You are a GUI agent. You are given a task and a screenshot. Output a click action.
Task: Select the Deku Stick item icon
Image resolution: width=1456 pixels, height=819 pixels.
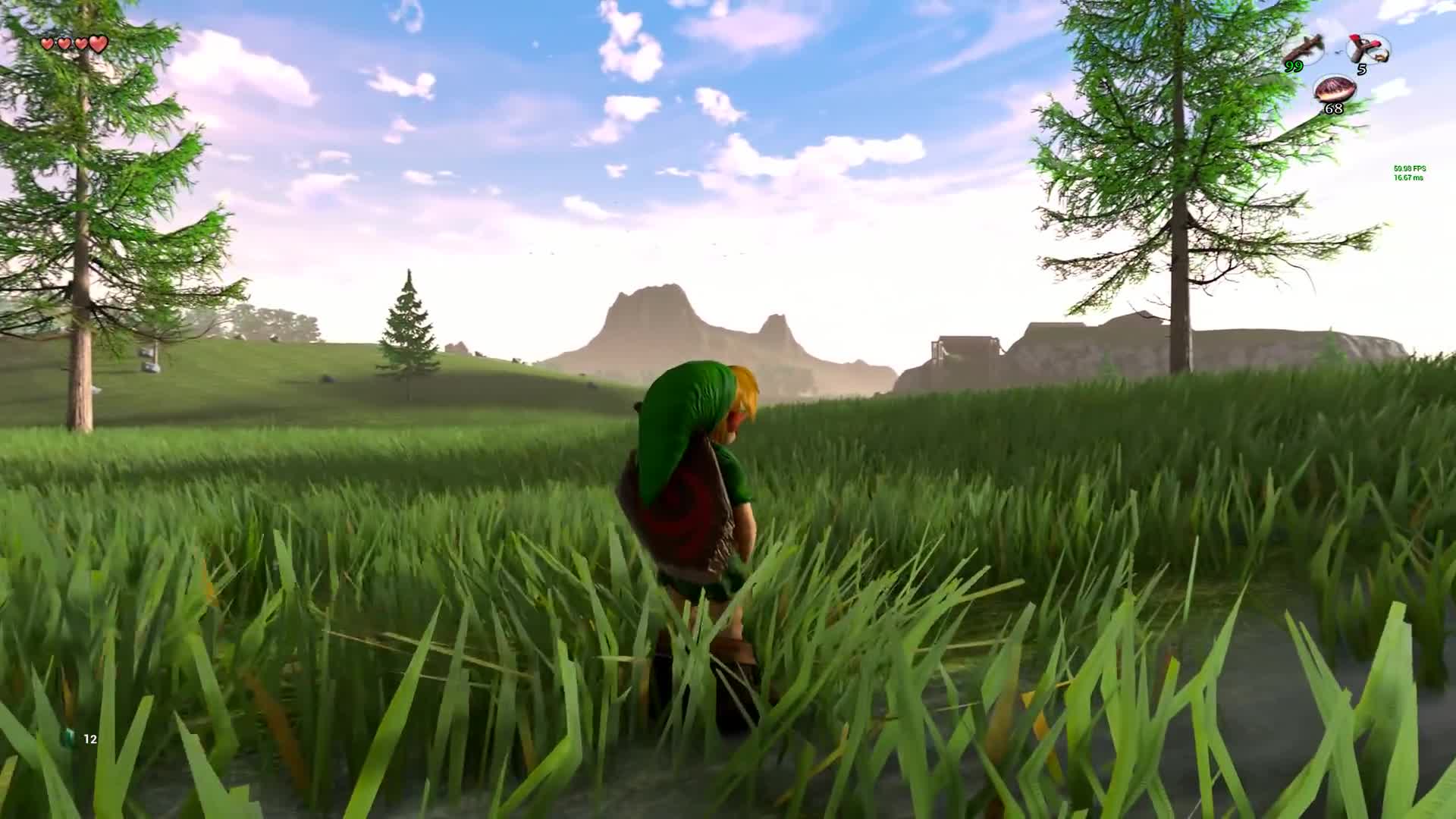click(x=1302, y=50)
